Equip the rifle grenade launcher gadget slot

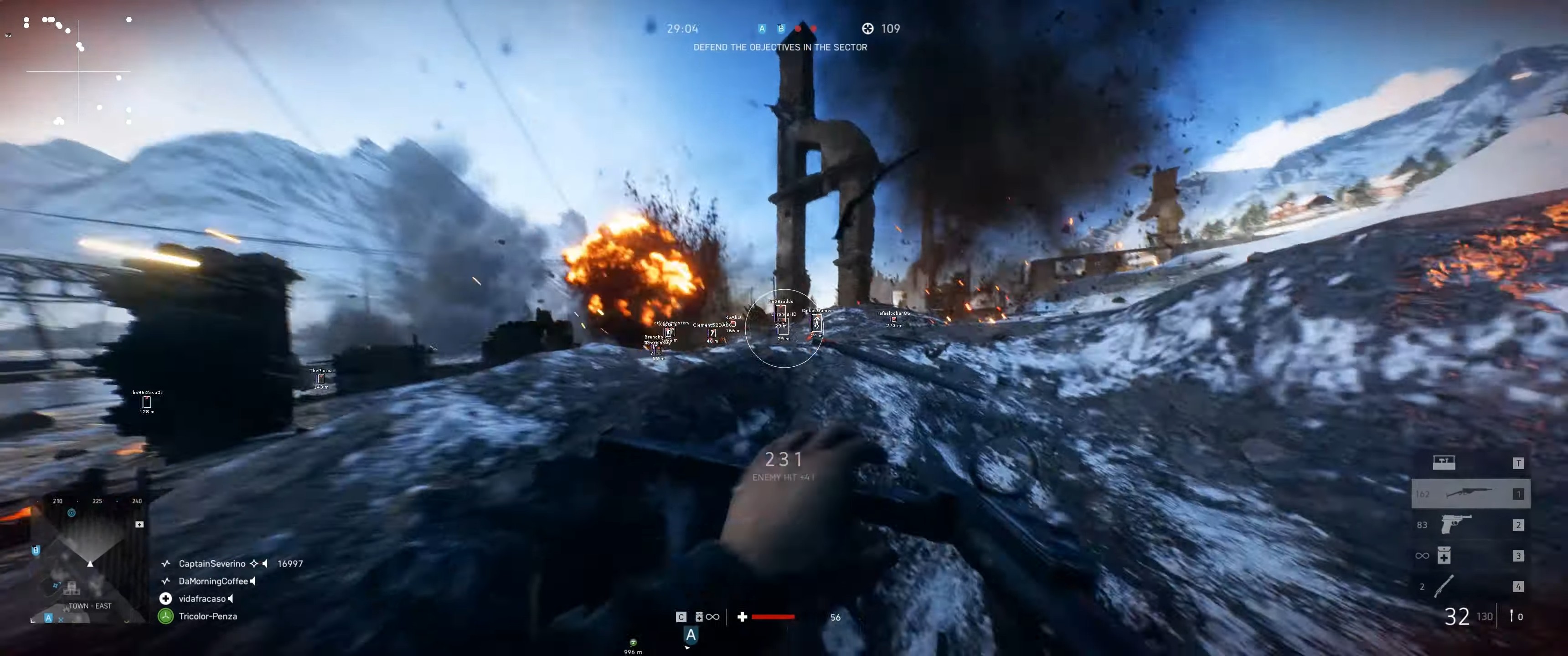pos(1444,586)
